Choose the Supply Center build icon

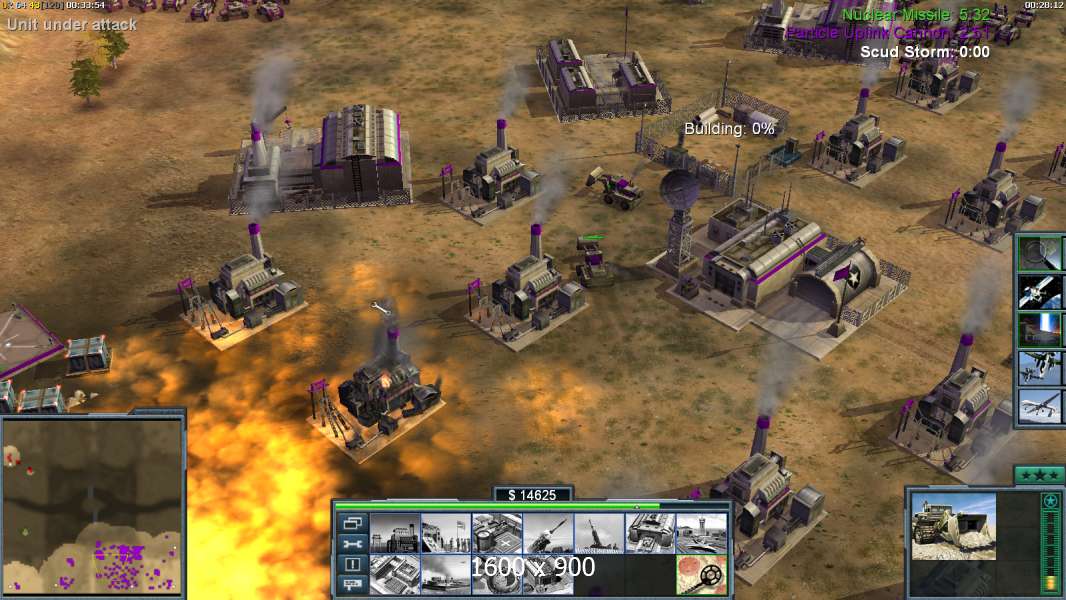(496, 533)
